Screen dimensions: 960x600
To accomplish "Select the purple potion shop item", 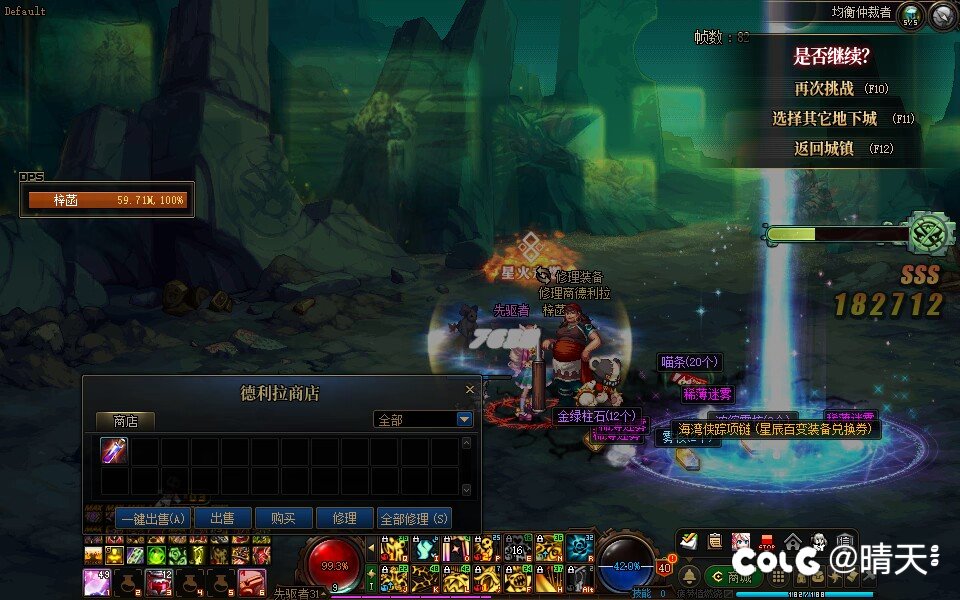I will pyautogui.click(x=115, y=451).
